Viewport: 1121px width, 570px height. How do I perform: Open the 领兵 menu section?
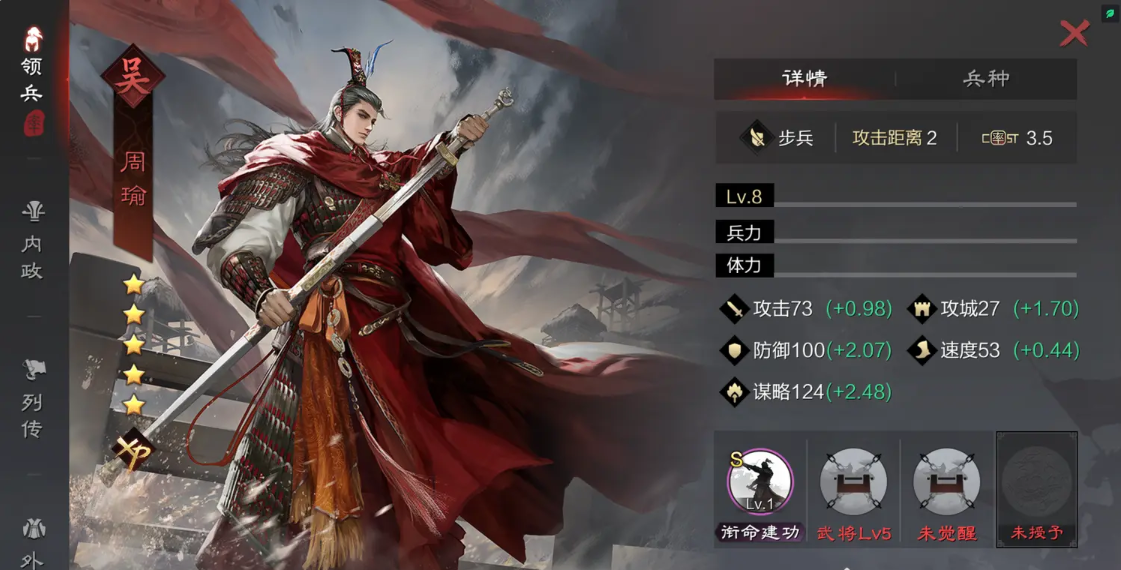[33, 80]
